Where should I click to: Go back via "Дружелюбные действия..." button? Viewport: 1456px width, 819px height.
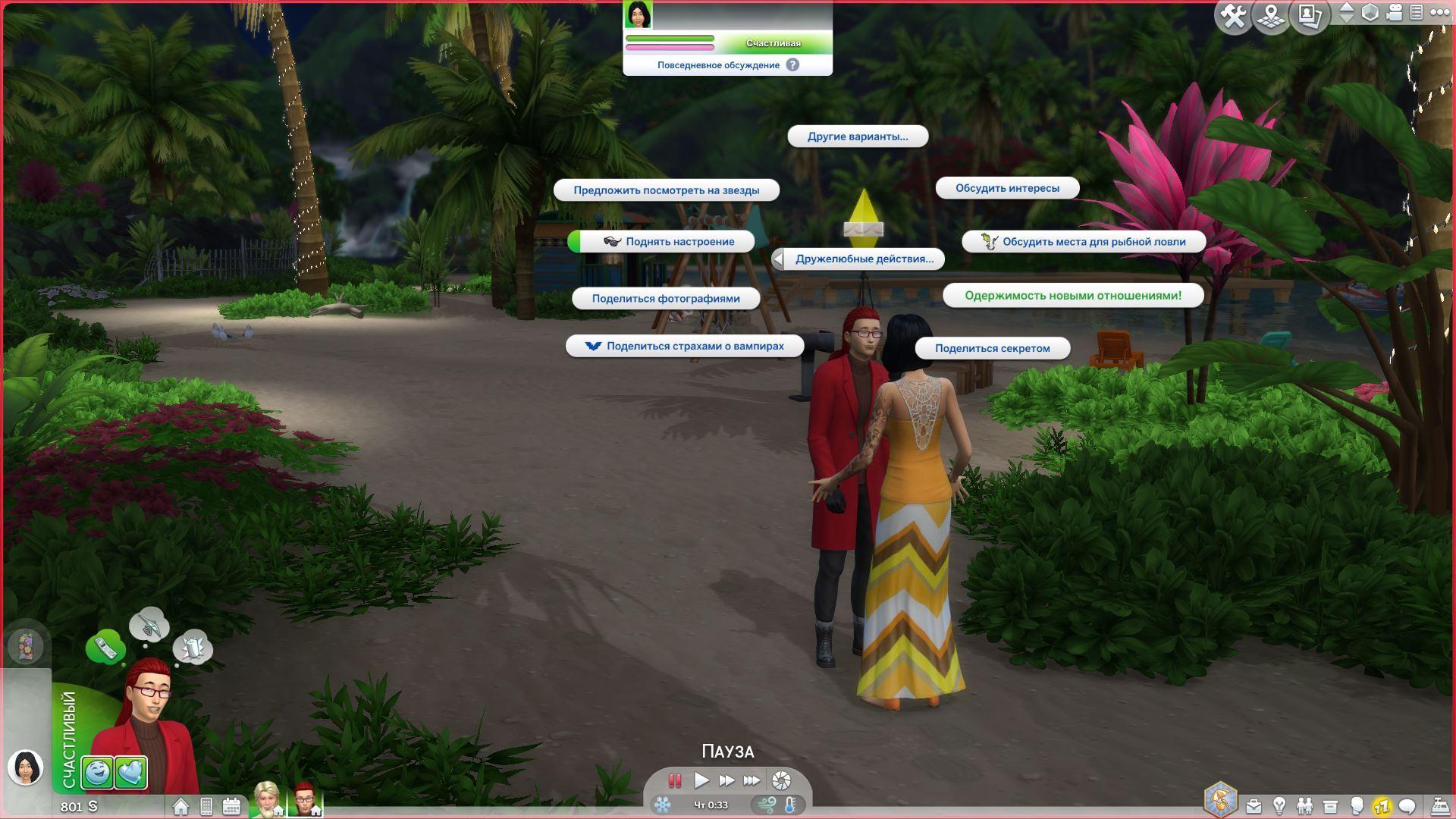pyautogui.click(x=858, y=259)
